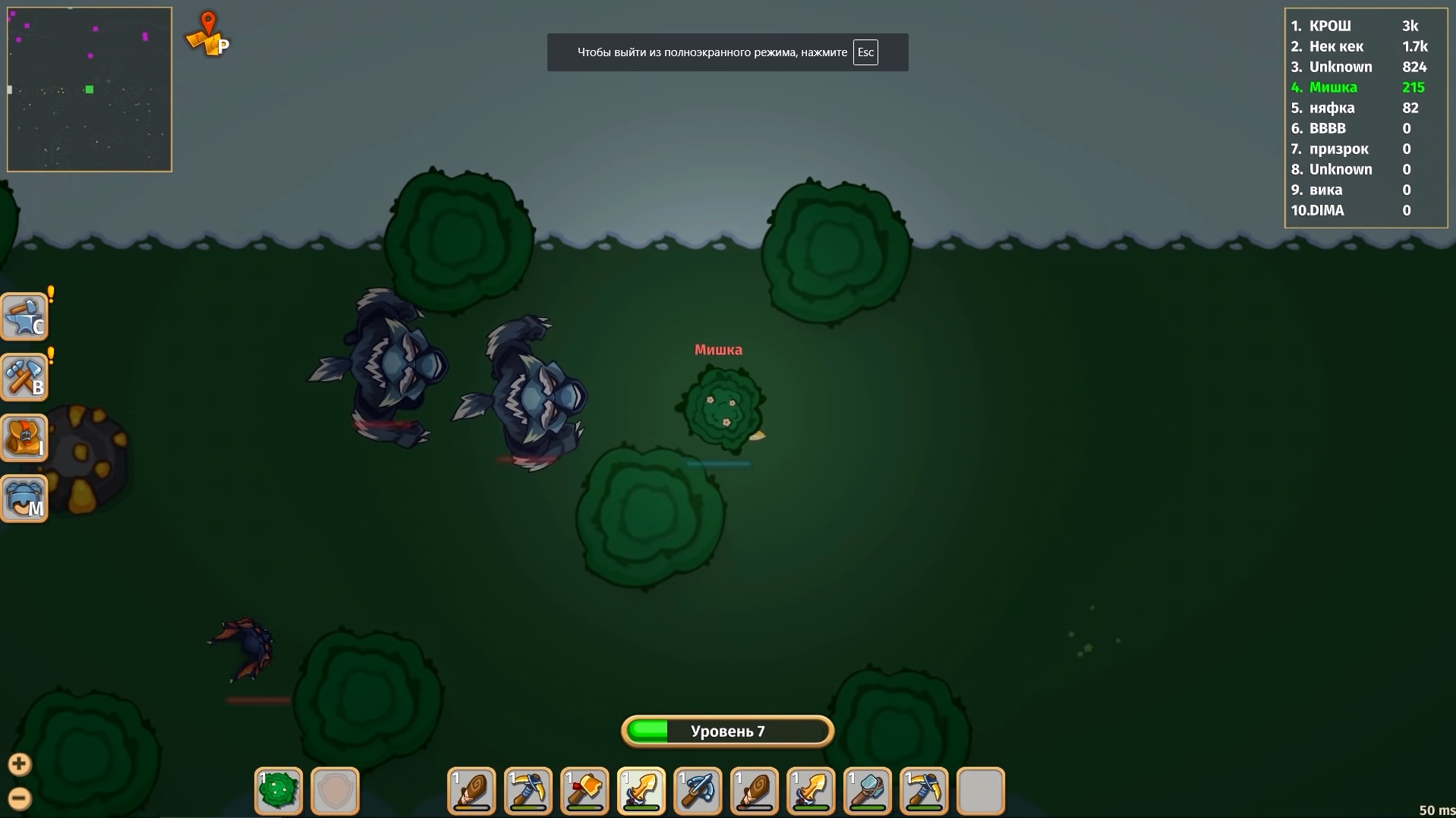Toggle the bush disguise hotbar slot
The image size is (1456, 818).
pos(278,791)
